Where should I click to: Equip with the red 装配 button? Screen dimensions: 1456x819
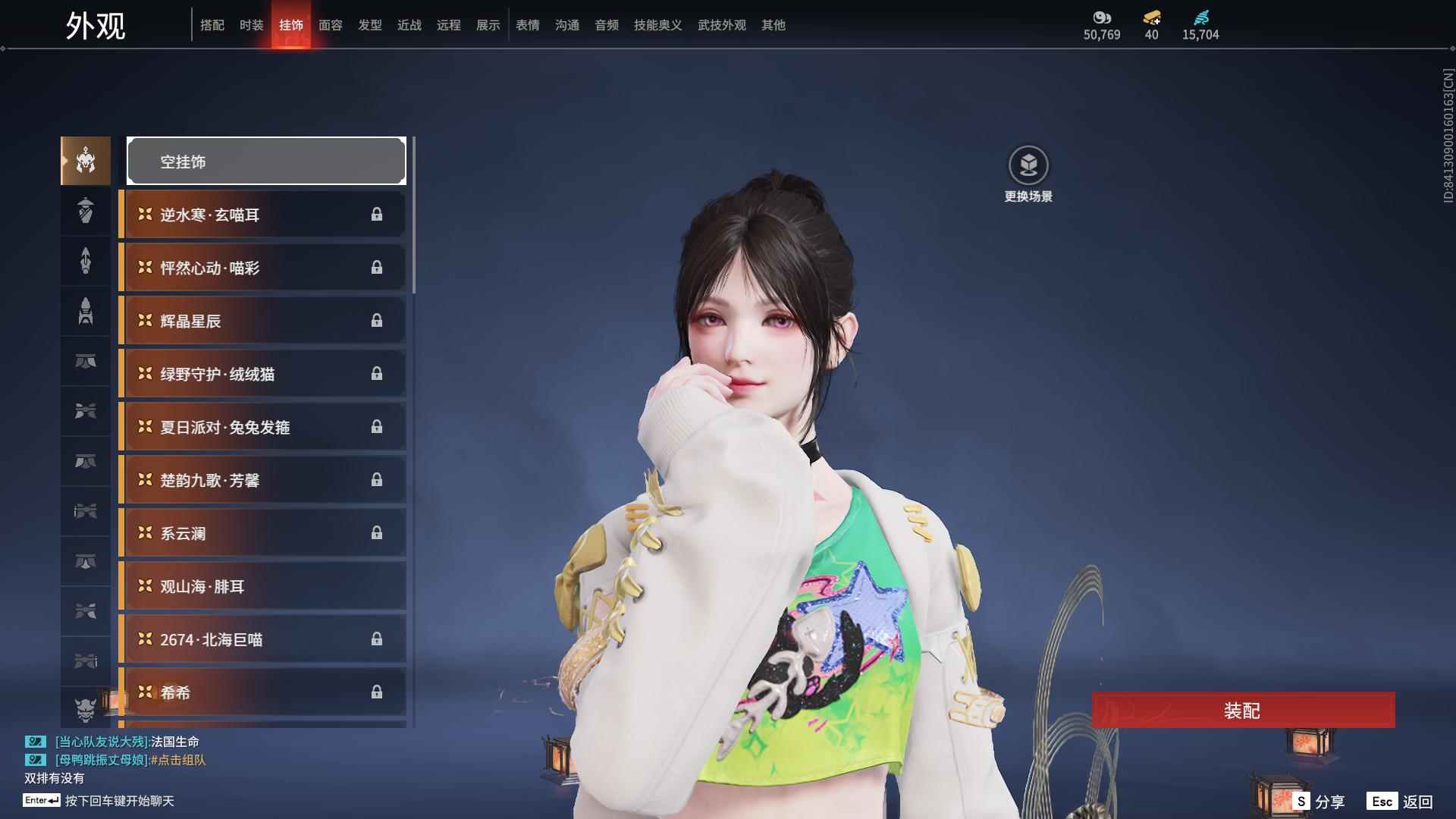[1243, 711]
